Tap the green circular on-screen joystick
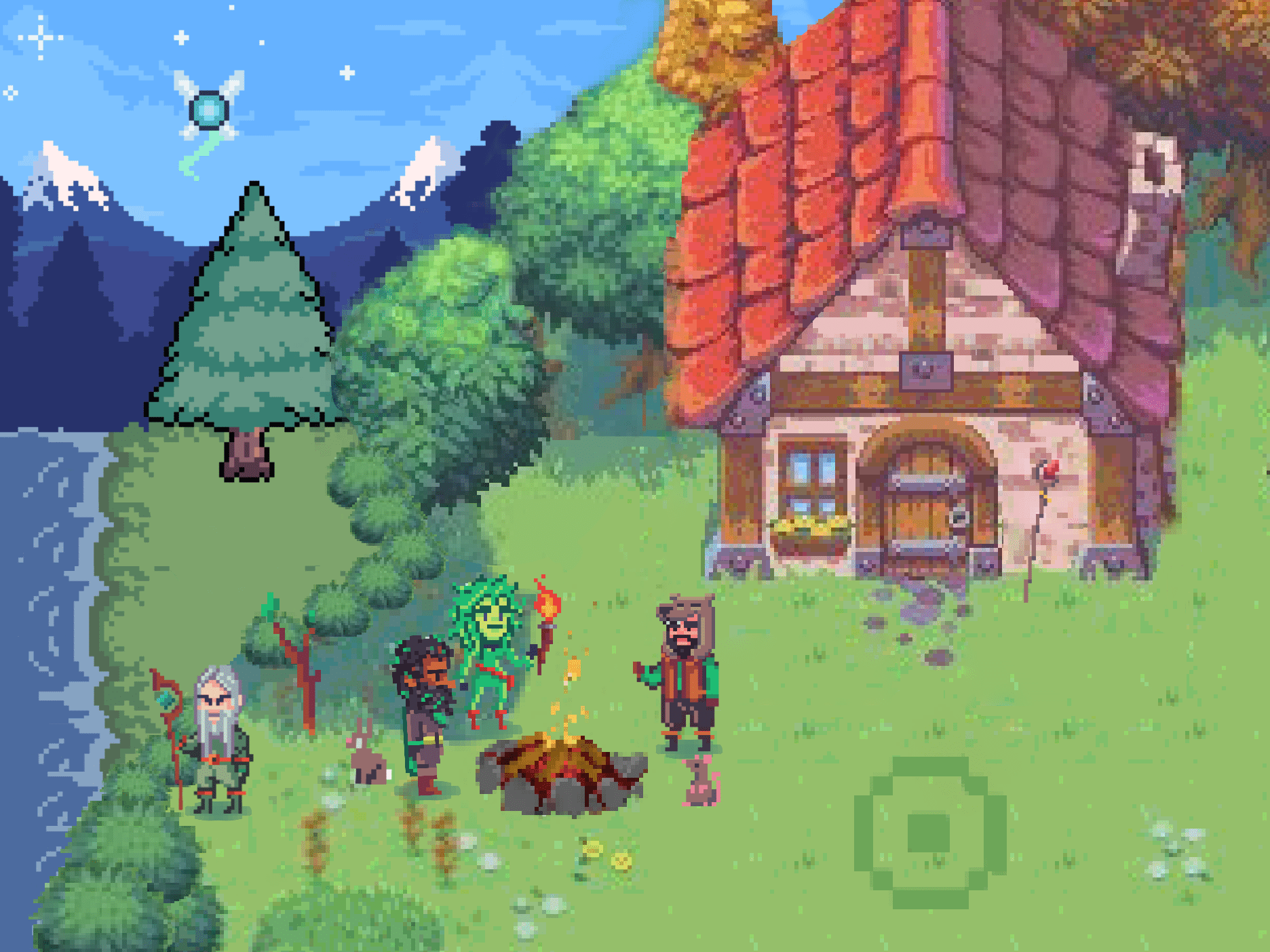The width and height of the screenshot is (1270, 952). pos(929,833)
